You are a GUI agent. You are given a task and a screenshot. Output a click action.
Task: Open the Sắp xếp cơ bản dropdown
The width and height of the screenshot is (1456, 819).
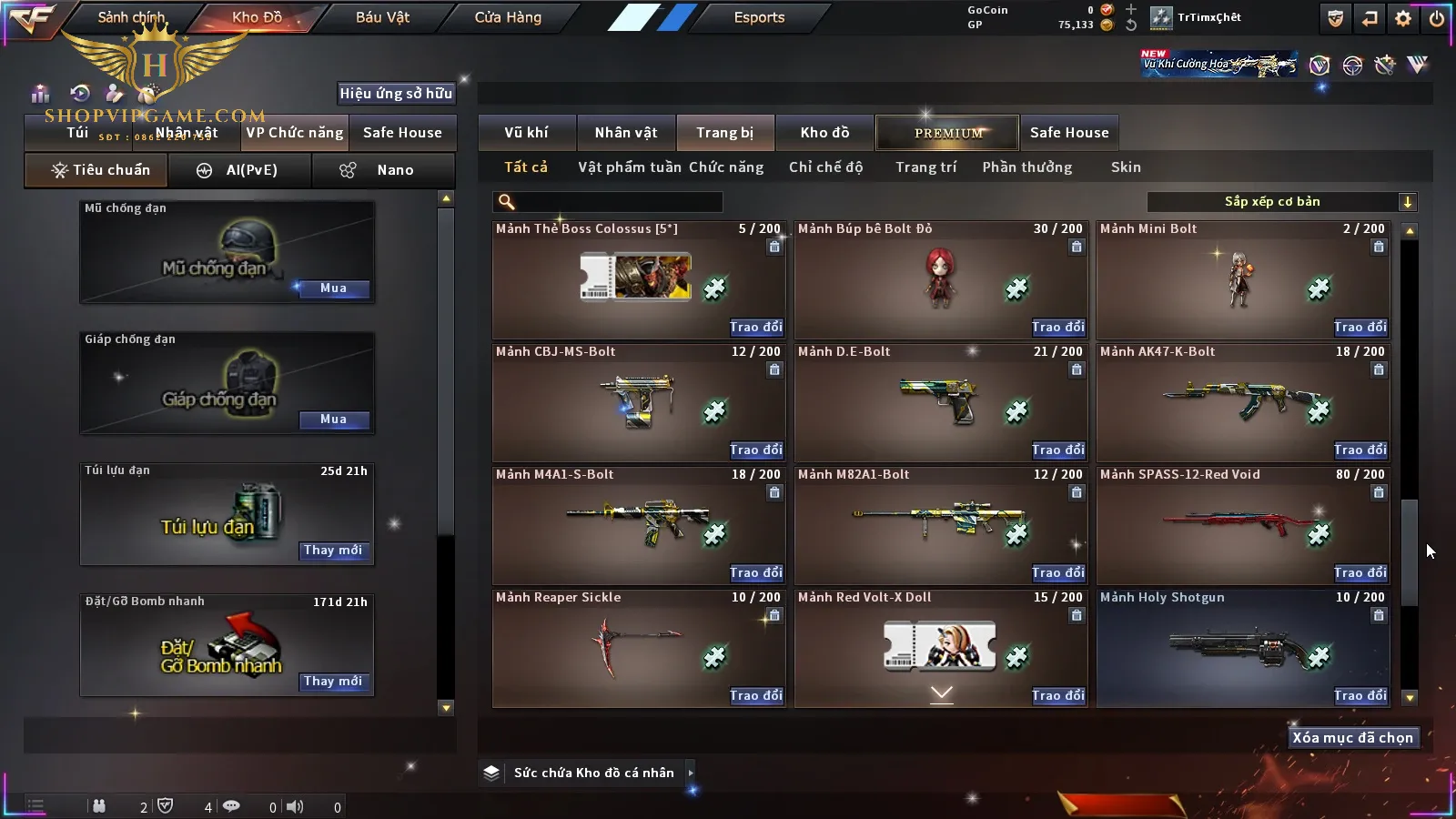click(x=1281, y=202)
